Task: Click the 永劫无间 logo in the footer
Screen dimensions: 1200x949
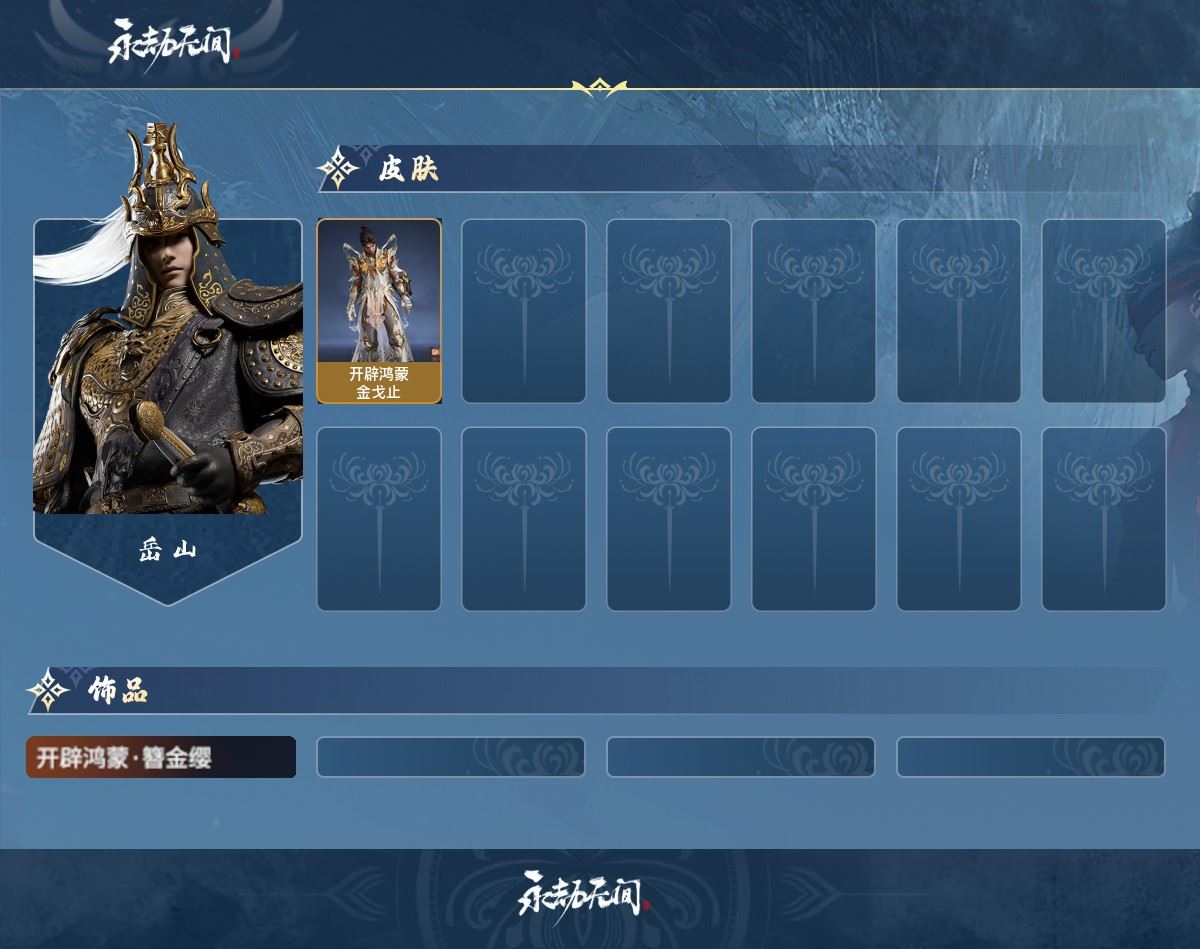Action: (x=584, y=894)
